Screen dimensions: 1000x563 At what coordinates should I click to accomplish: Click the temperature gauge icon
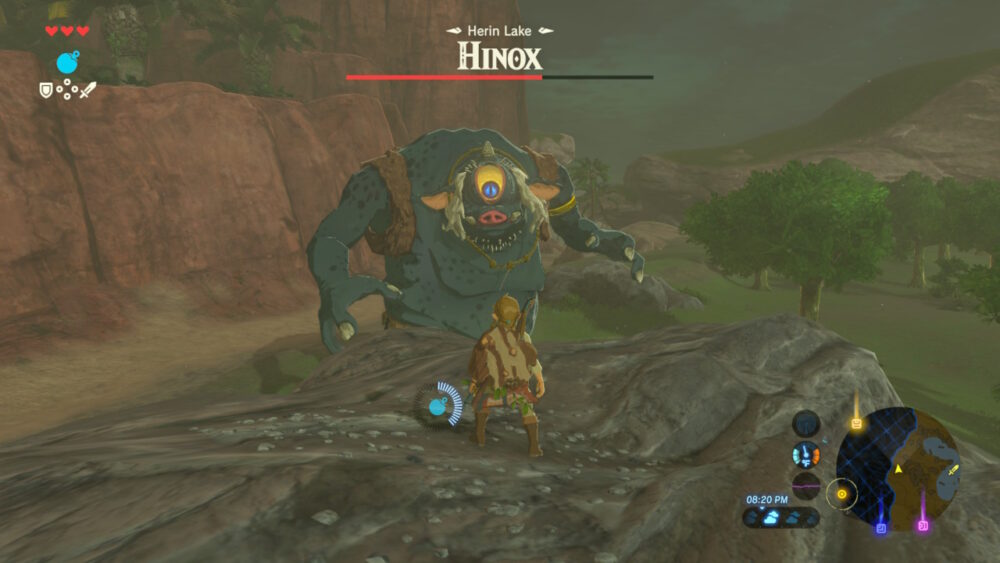tap(806, 456)
